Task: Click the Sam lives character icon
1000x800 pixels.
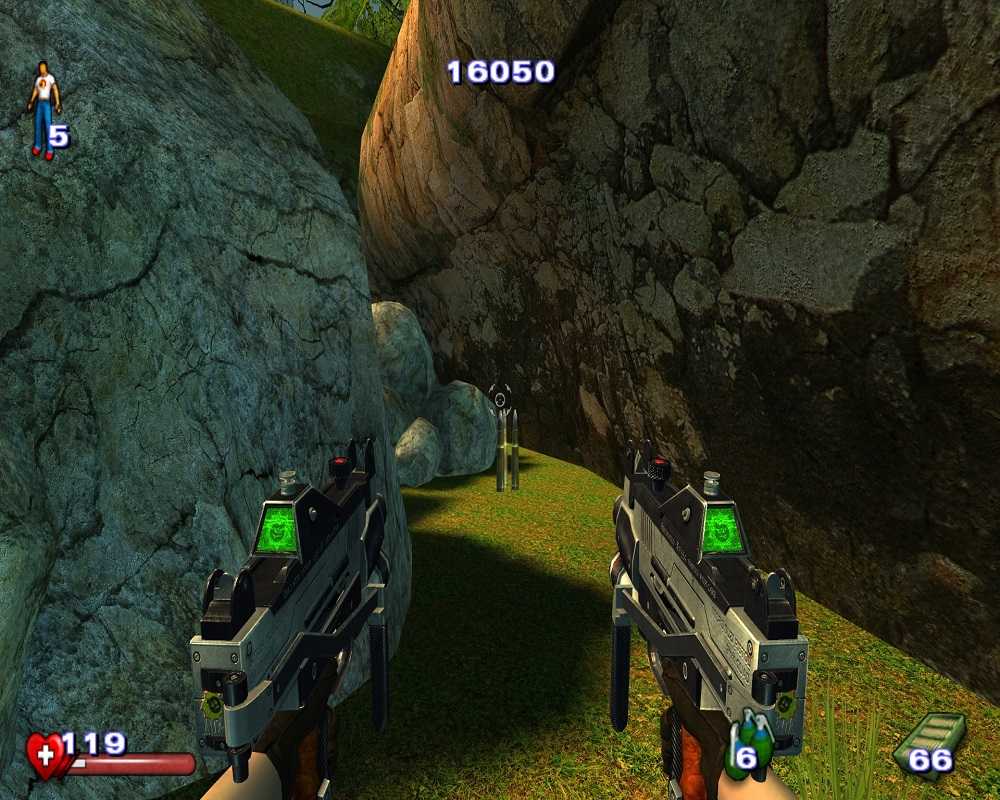Action: [42, 110]
